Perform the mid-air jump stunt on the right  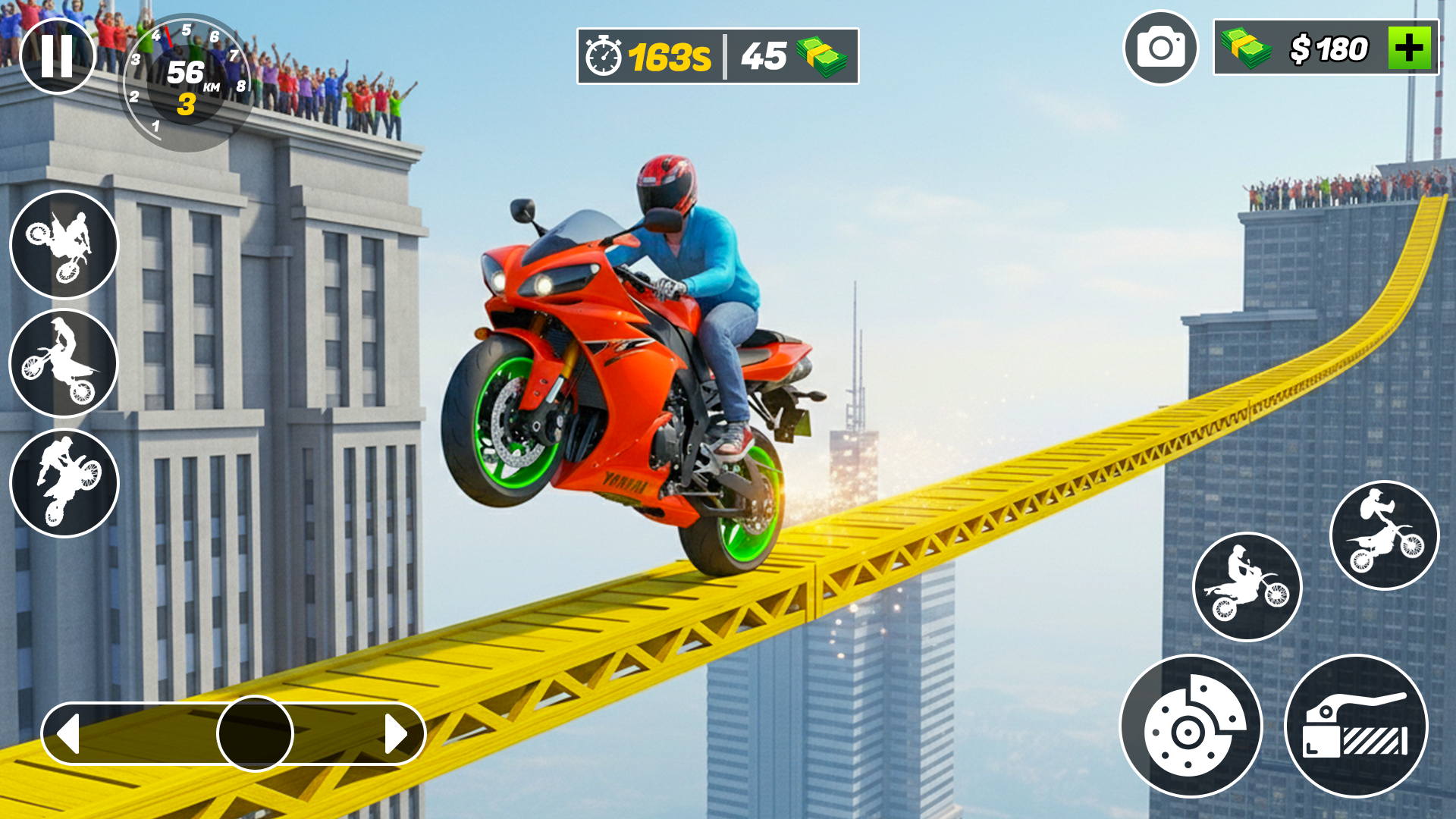[x=1384, y=535]
